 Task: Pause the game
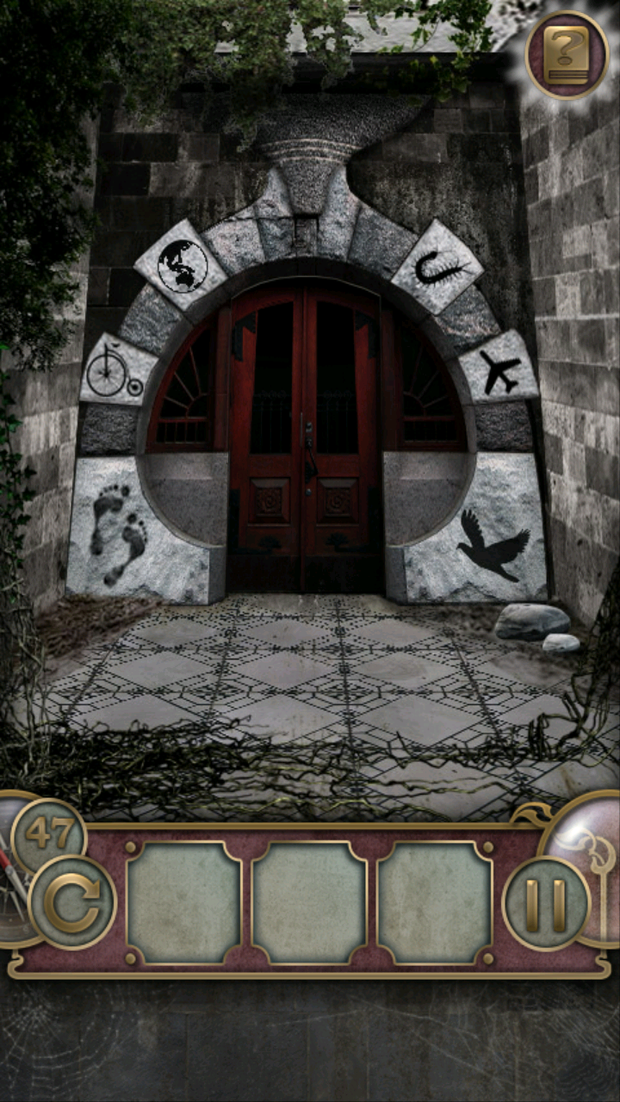pyautogui.click(x=545, y=903)
